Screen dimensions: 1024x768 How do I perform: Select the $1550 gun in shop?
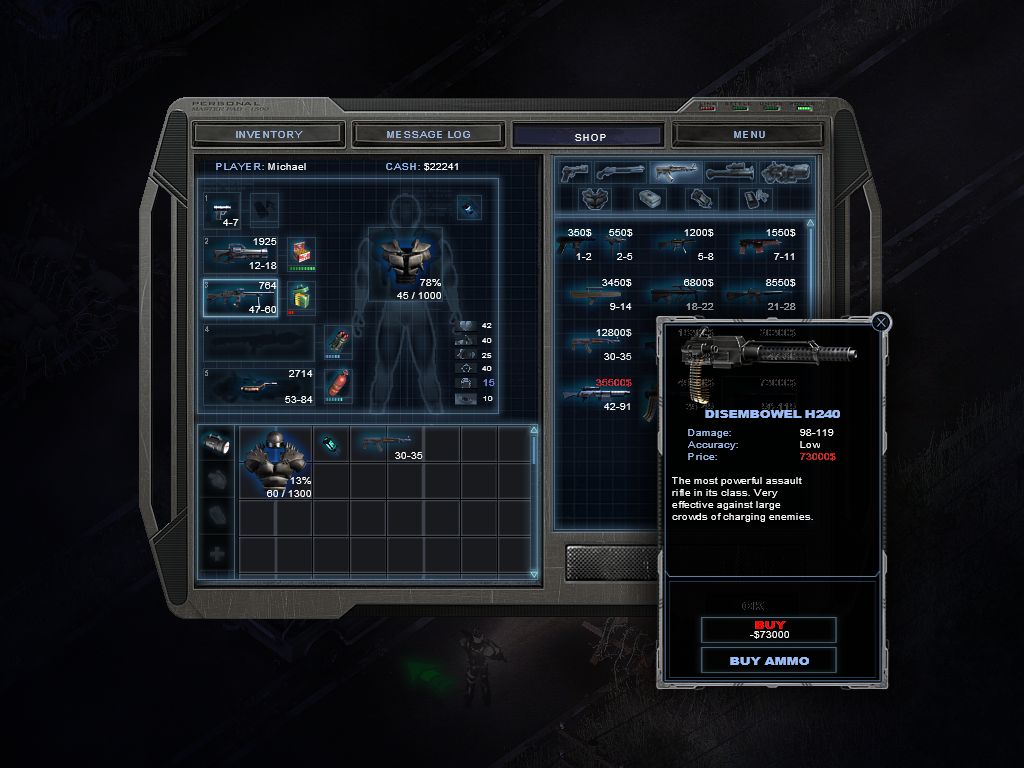pyautogui.click(x=766, y=245)
